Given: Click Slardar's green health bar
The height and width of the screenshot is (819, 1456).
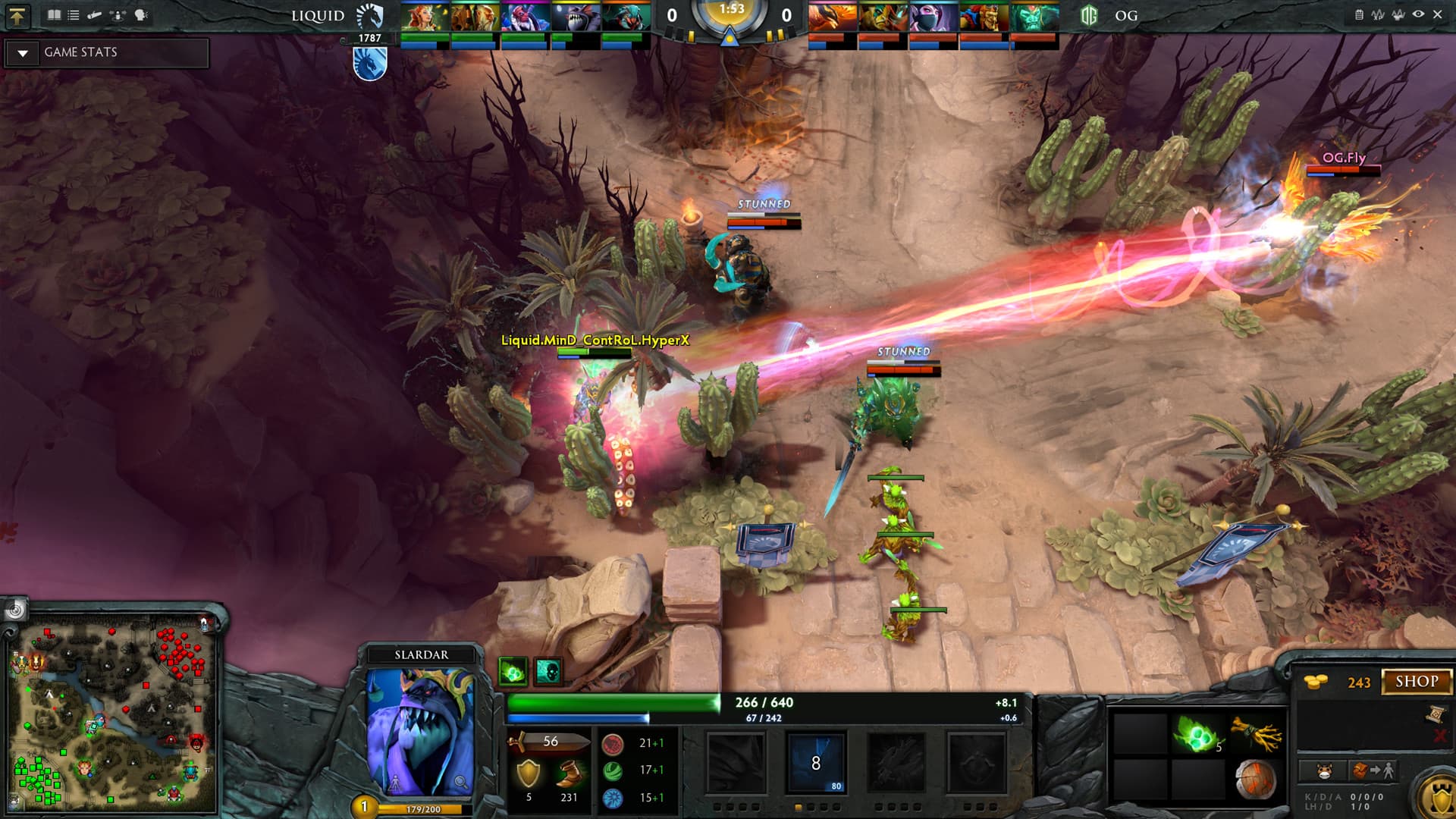Looking at the screenshot, I should (x=614, y=701).
